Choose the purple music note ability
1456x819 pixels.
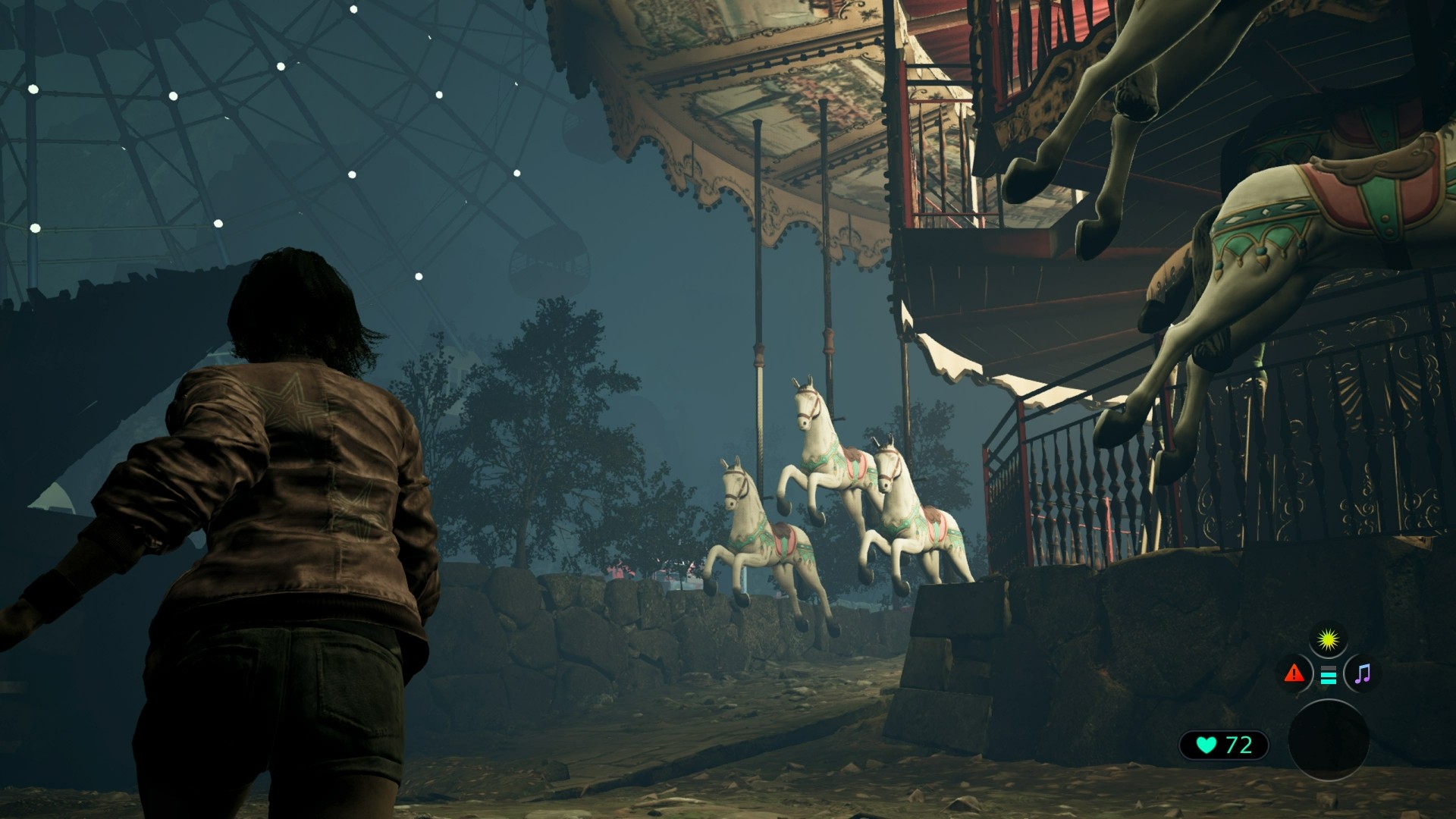click(x=1362, y=673)
